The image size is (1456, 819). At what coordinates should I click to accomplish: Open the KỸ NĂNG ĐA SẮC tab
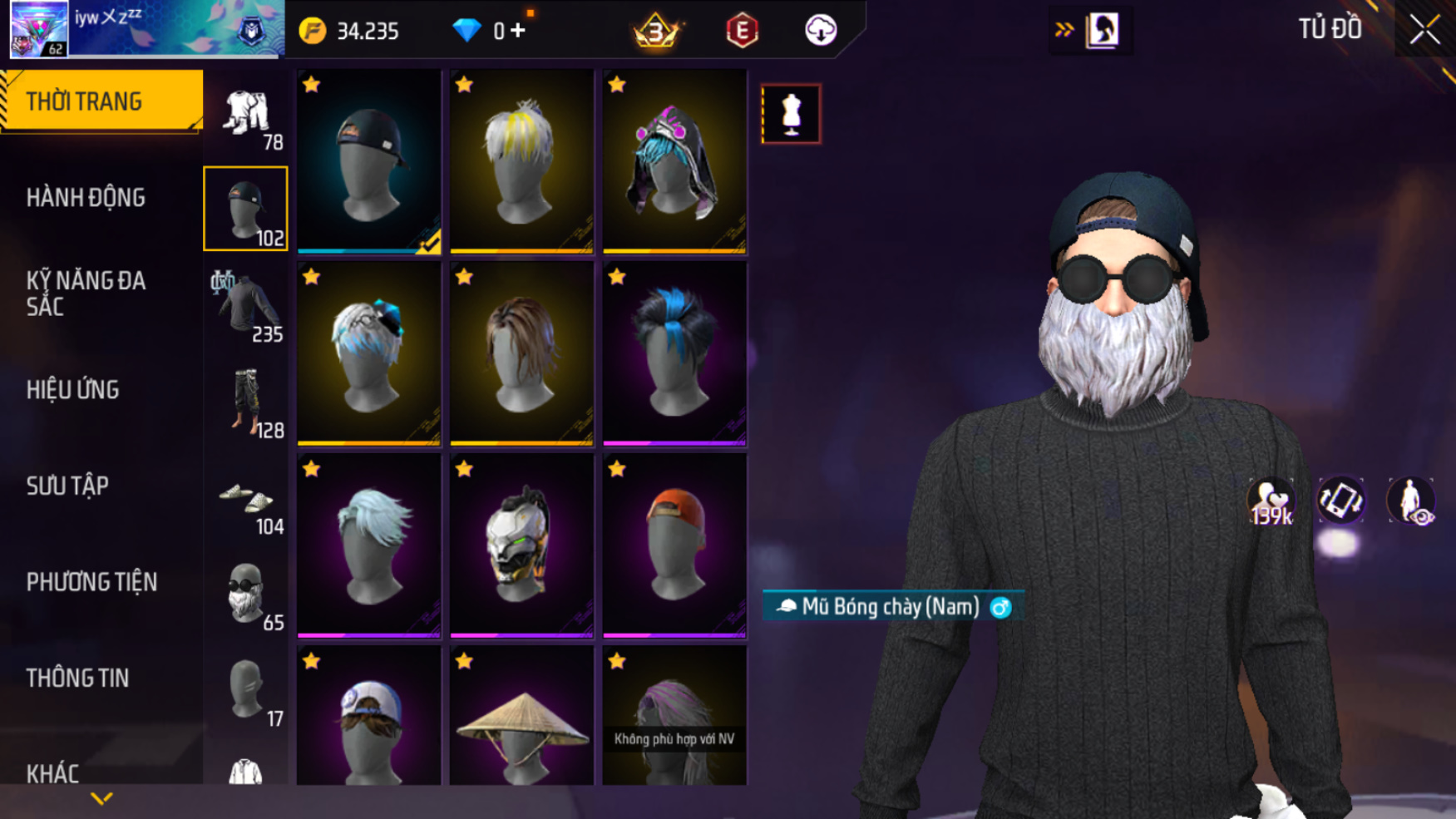point(86,293)
